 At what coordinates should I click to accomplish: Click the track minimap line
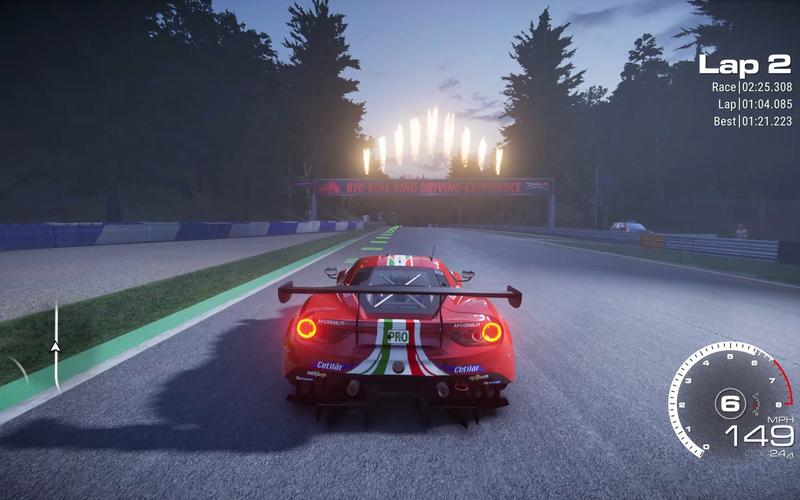click(56, 320)
